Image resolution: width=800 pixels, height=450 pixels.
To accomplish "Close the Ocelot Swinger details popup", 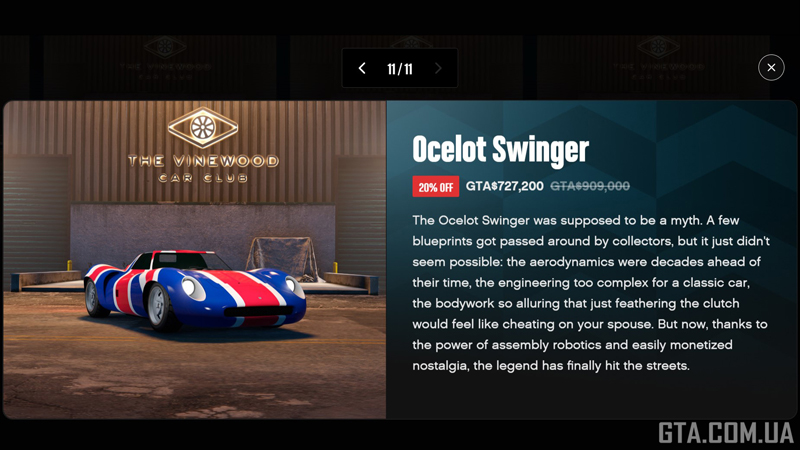I will (771, 67).
